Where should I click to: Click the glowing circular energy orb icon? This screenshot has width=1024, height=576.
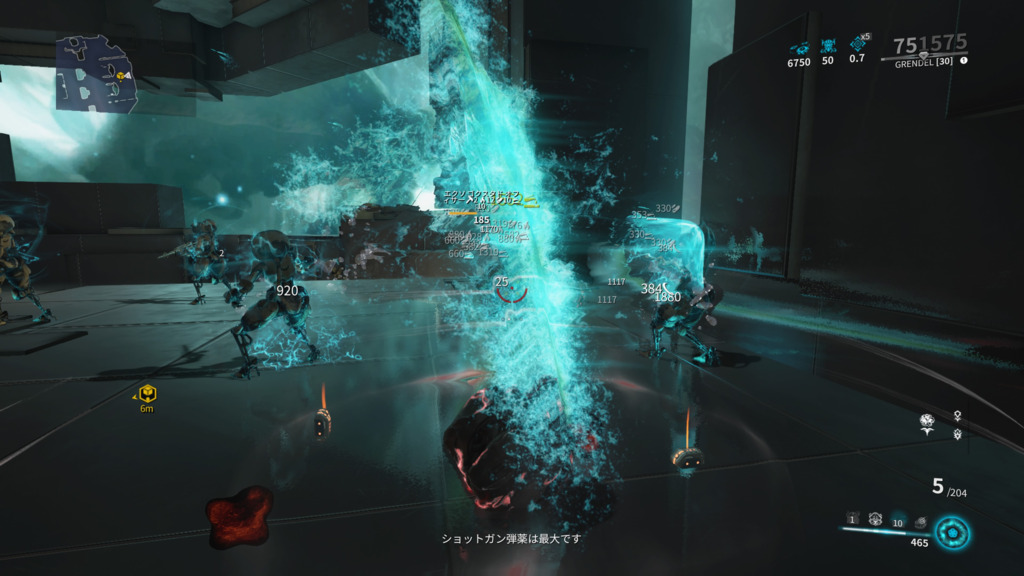point(952,531)
